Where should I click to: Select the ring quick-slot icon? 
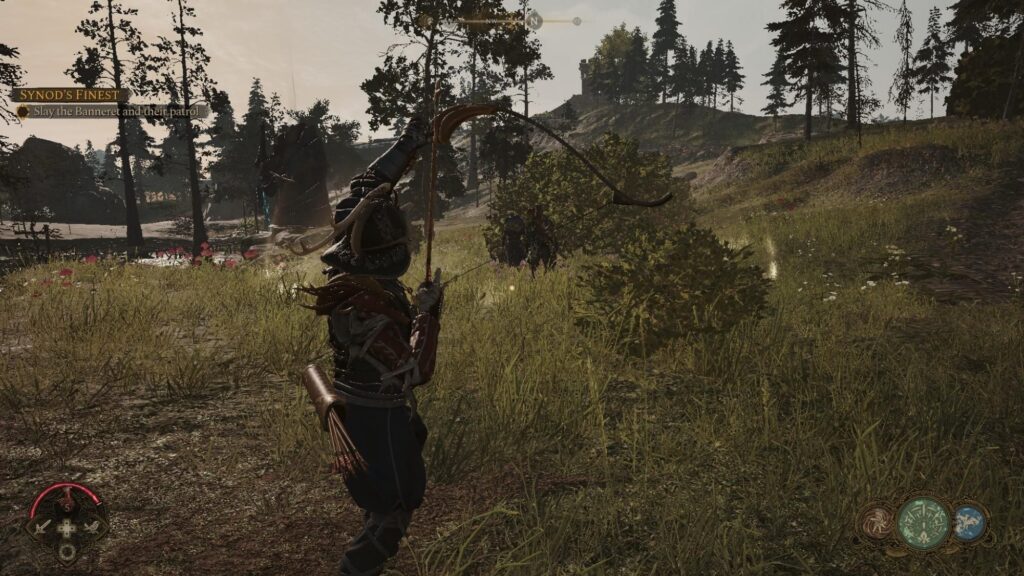(66, 551)
